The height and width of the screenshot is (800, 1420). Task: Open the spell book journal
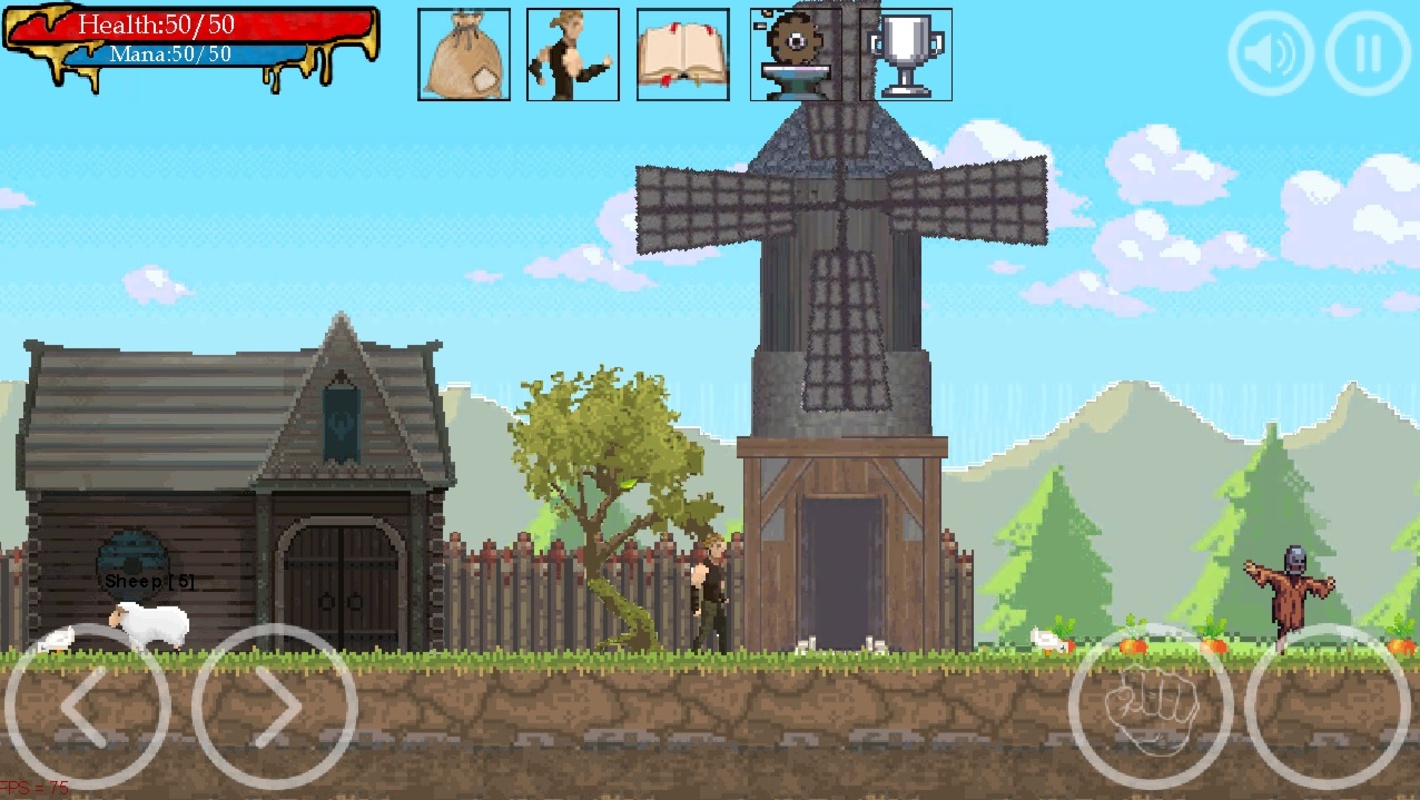pos(683,55)
